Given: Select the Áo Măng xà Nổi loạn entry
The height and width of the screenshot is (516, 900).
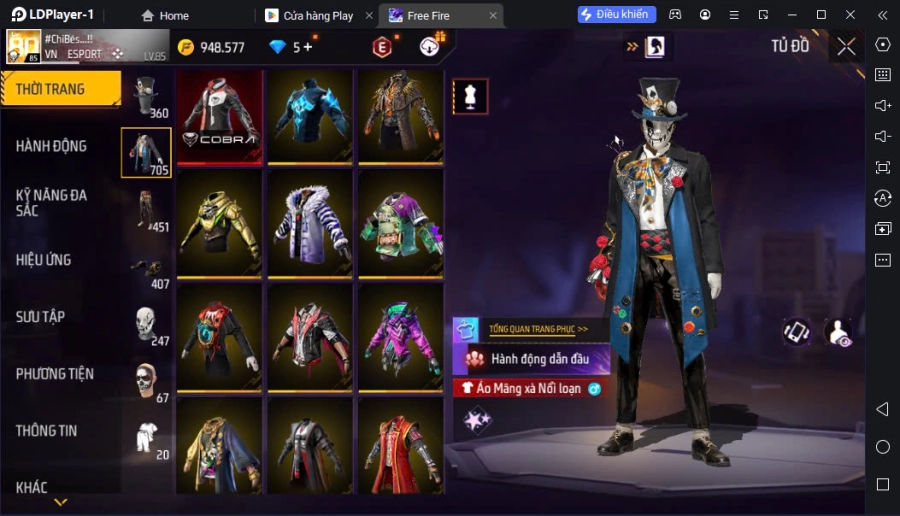Looking at the screenshot, I should point(528,388).
